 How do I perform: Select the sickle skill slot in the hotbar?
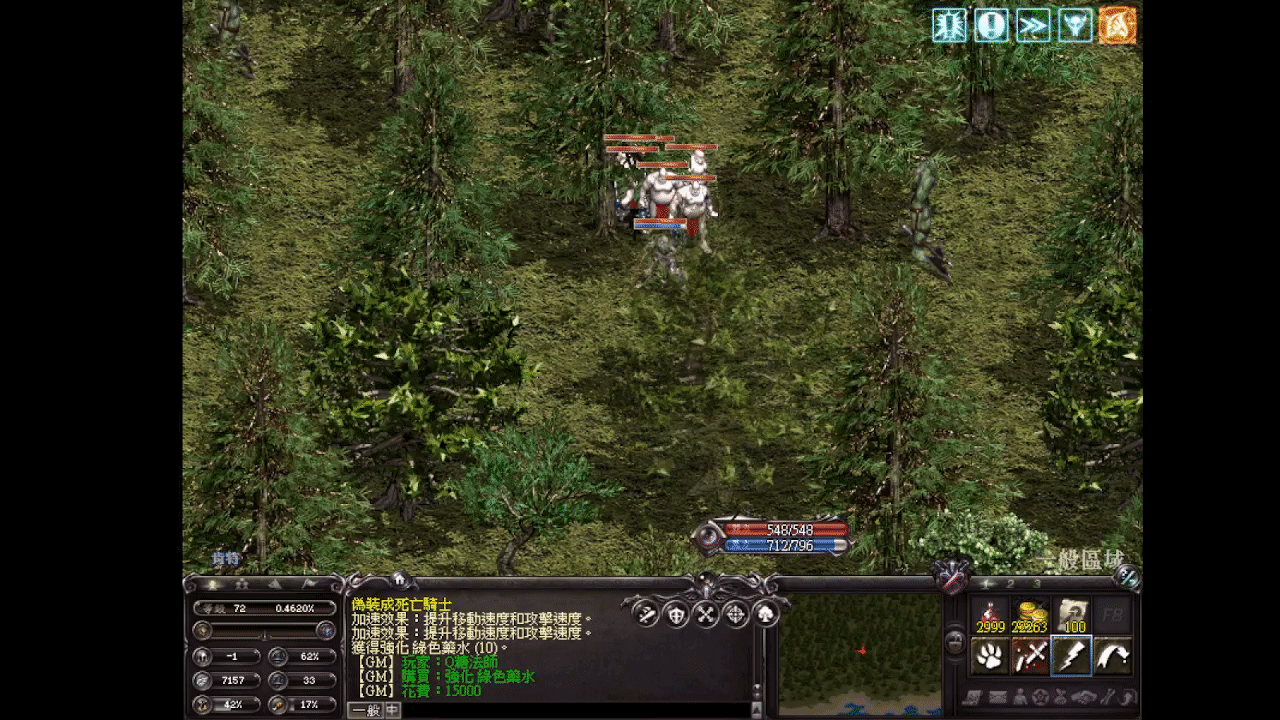(x=1114, y=656)
